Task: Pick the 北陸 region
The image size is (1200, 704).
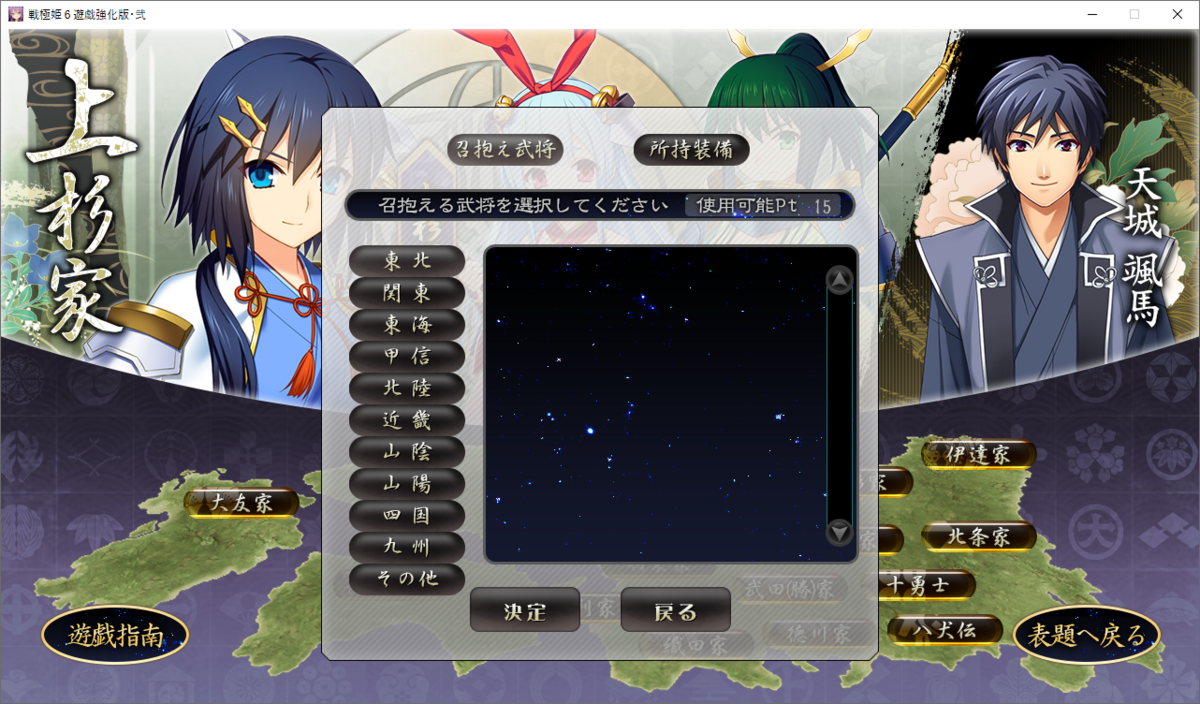Action: [407, 388]
